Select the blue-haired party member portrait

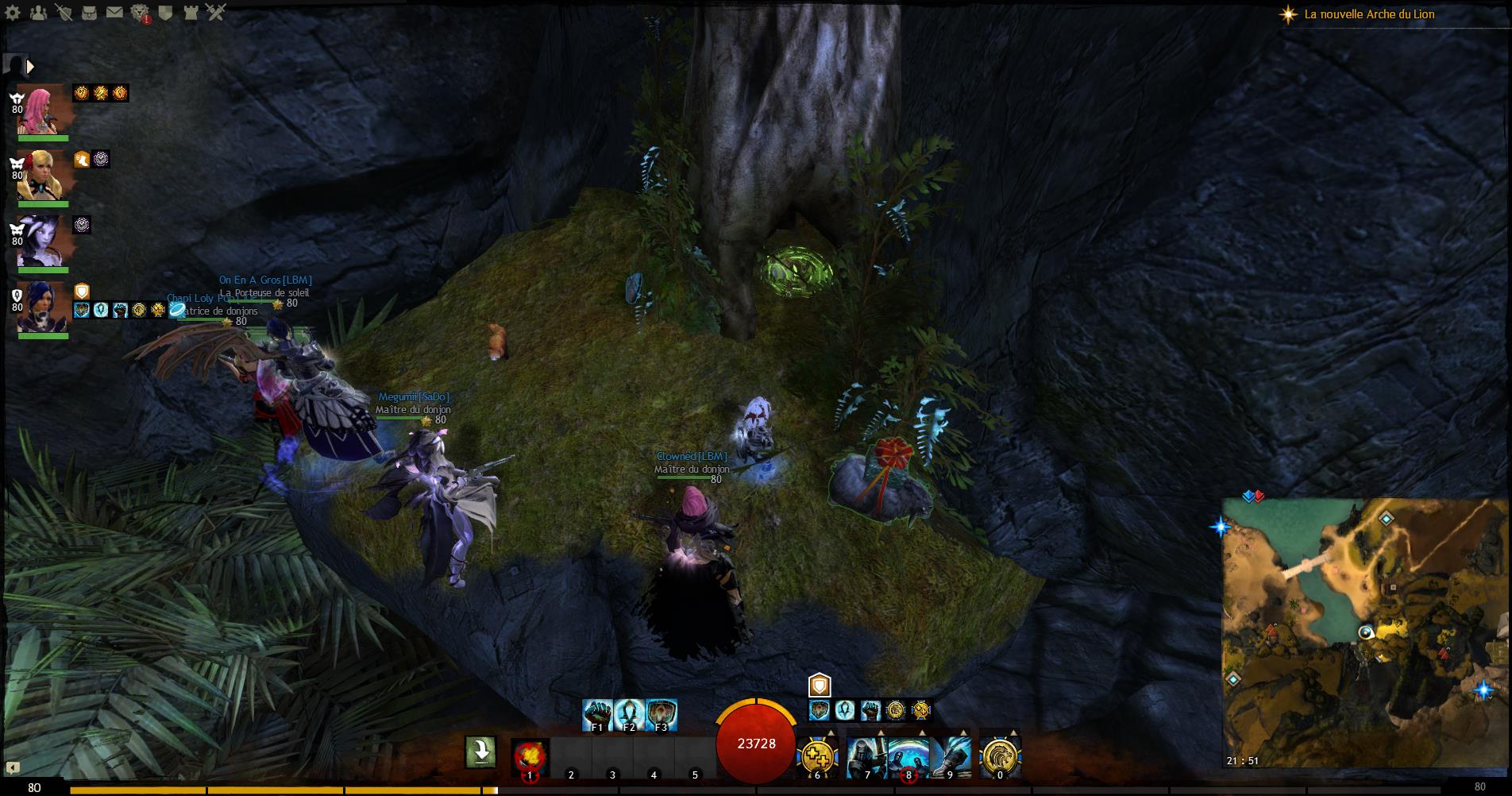click(x=40, y=307)
